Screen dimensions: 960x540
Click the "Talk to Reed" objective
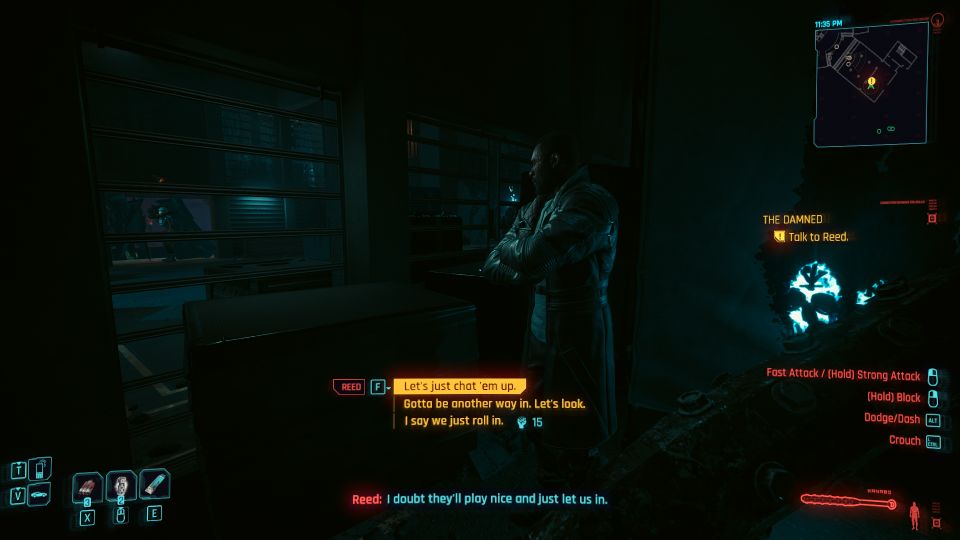click(x=817, y=237)
